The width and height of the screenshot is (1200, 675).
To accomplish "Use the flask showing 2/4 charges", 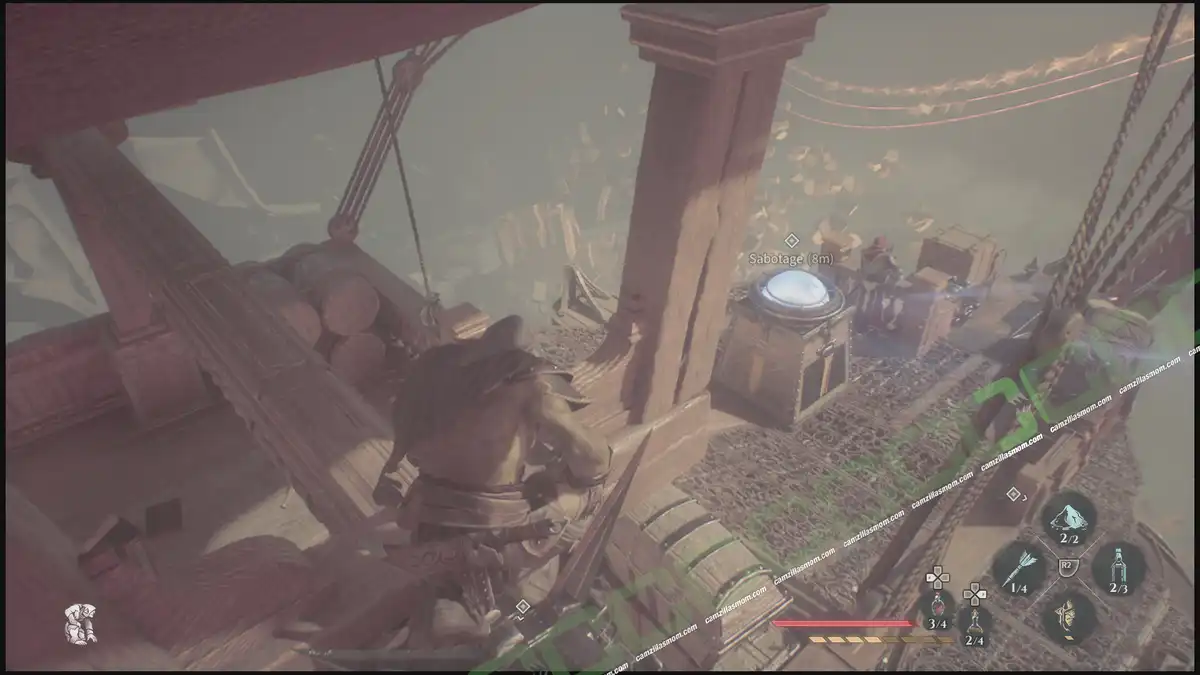I will pos(974,624).
